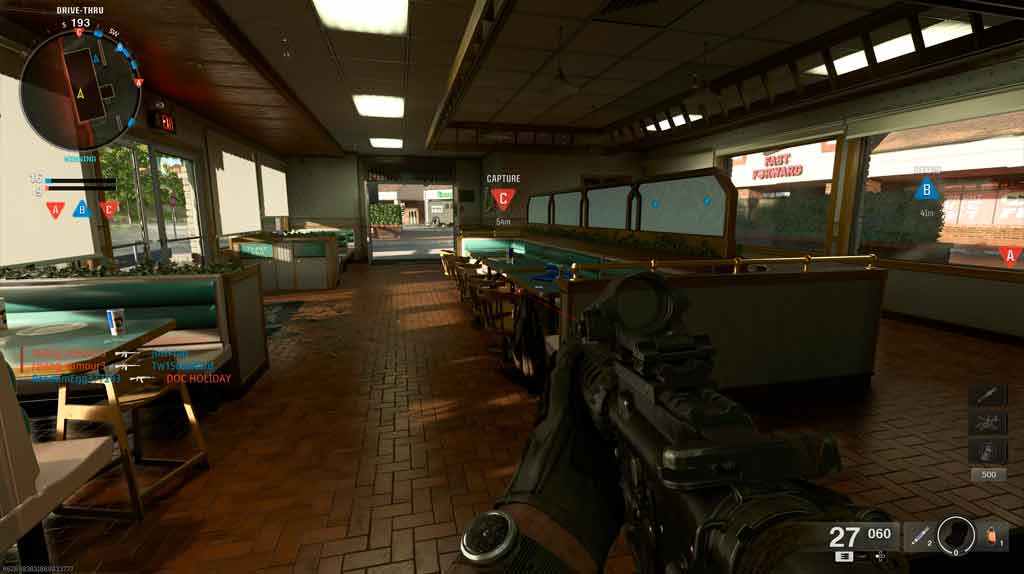Viewport: 1024px width, 574px height.
Task: Click the circular minimap
Action: pos(80,89)
